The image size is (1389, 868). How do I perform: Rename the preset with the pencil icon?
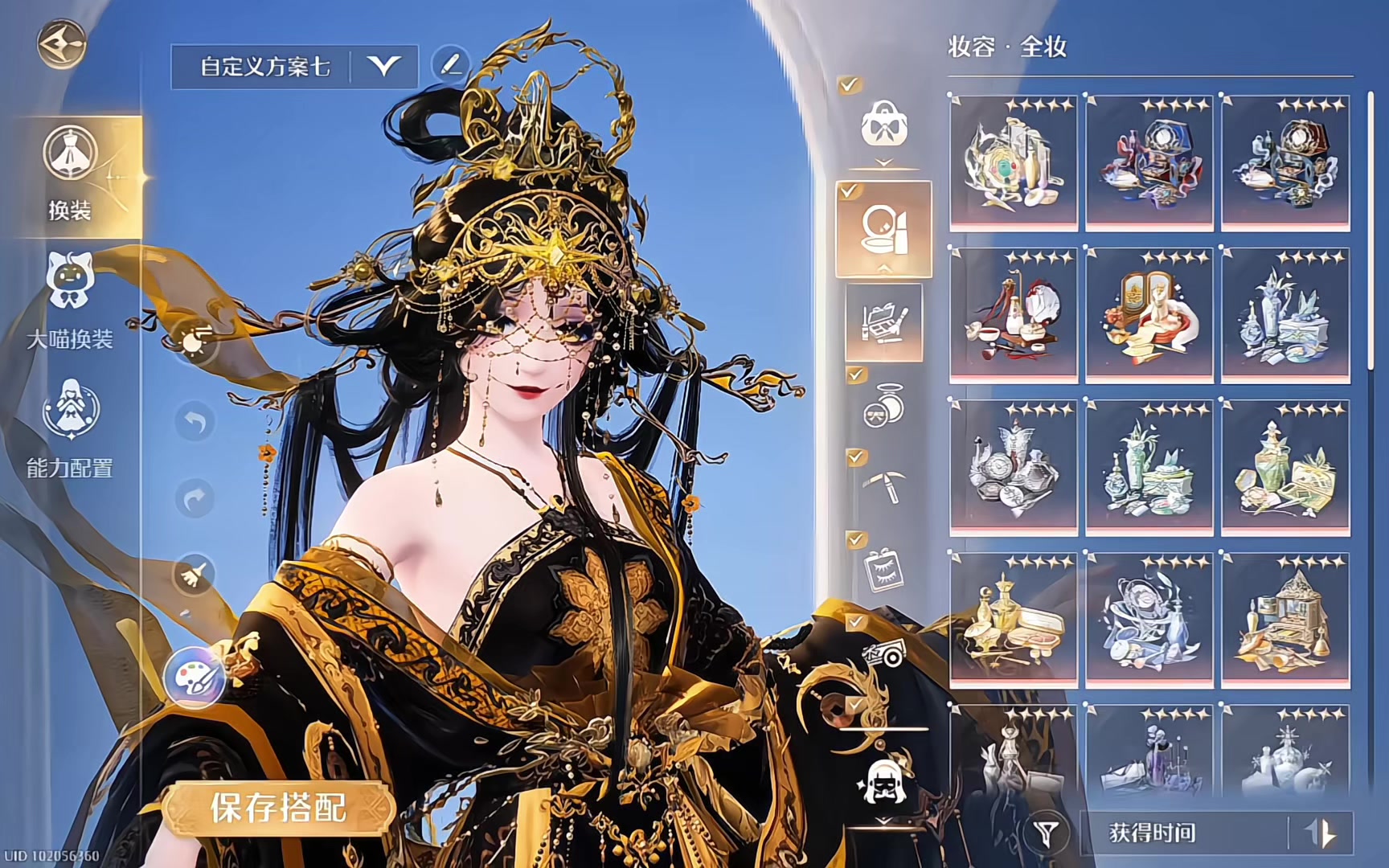click(450, 65)
